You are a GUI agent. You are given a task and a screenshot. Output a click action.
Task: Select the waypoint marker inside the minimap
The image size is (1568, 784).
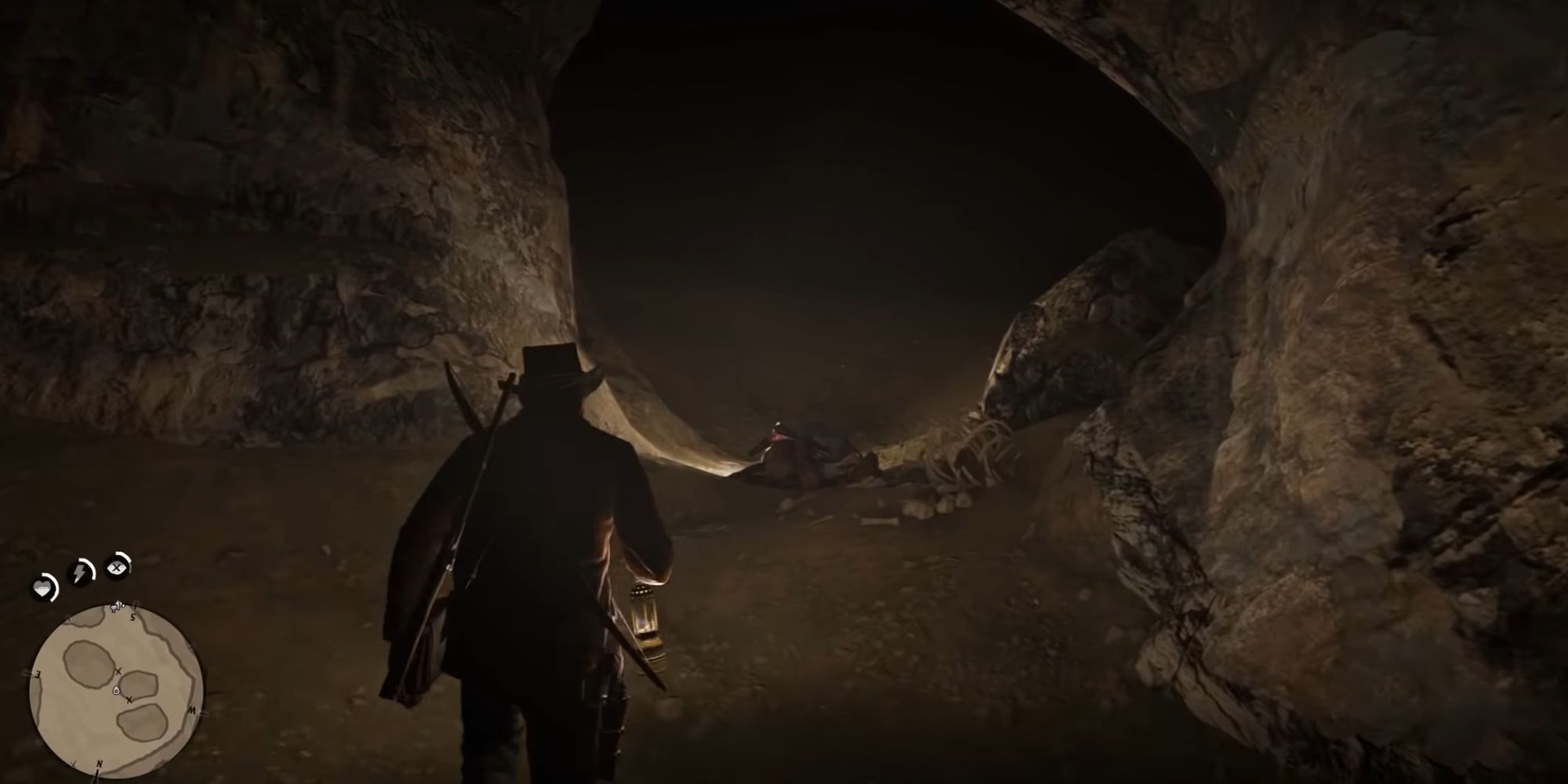[x=116, y=690]
